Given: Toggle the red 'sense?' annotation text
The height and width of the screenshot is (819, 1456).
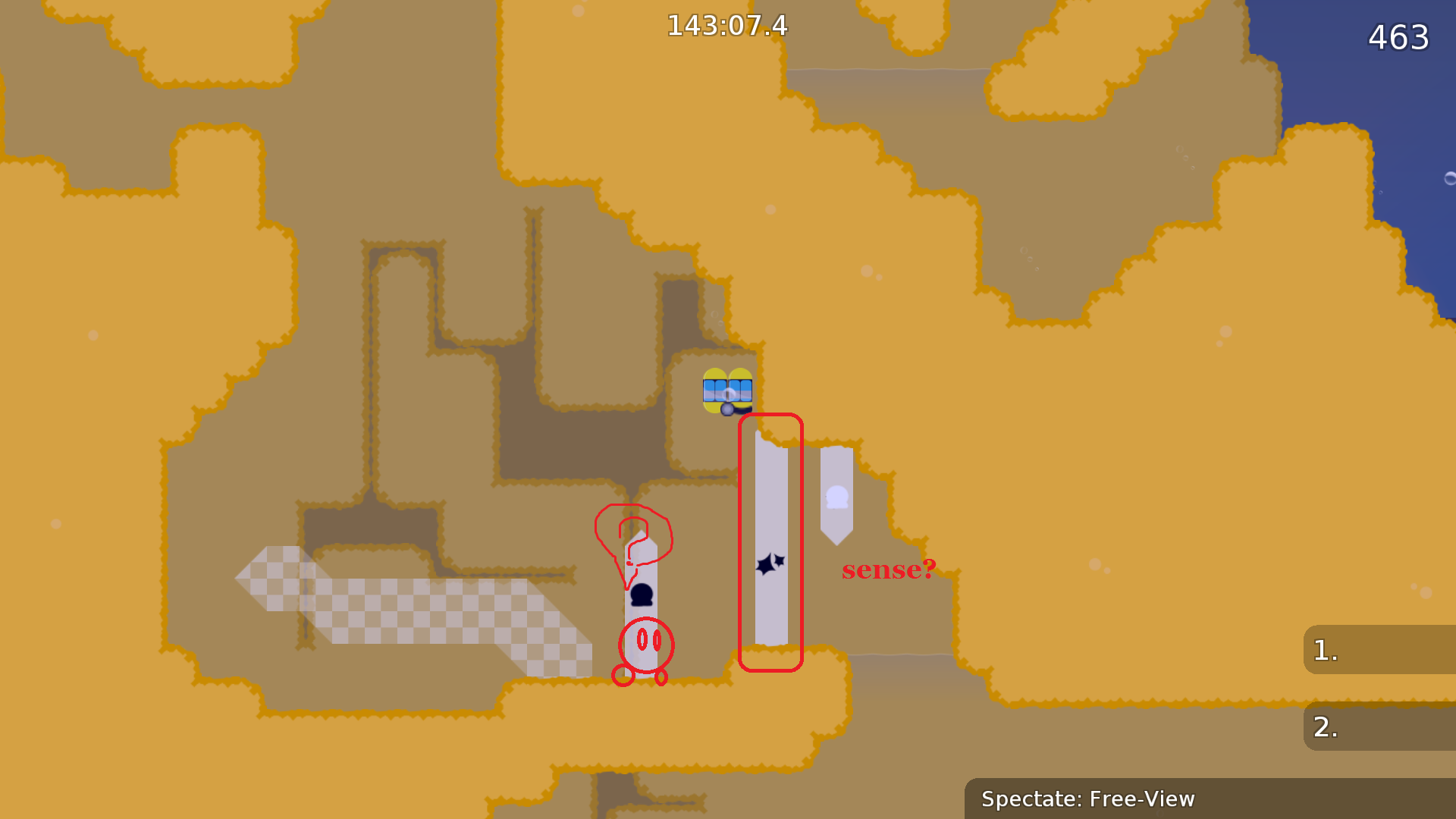Looking at the screenshot, I should pyautogui.click(x=888, y=570).
